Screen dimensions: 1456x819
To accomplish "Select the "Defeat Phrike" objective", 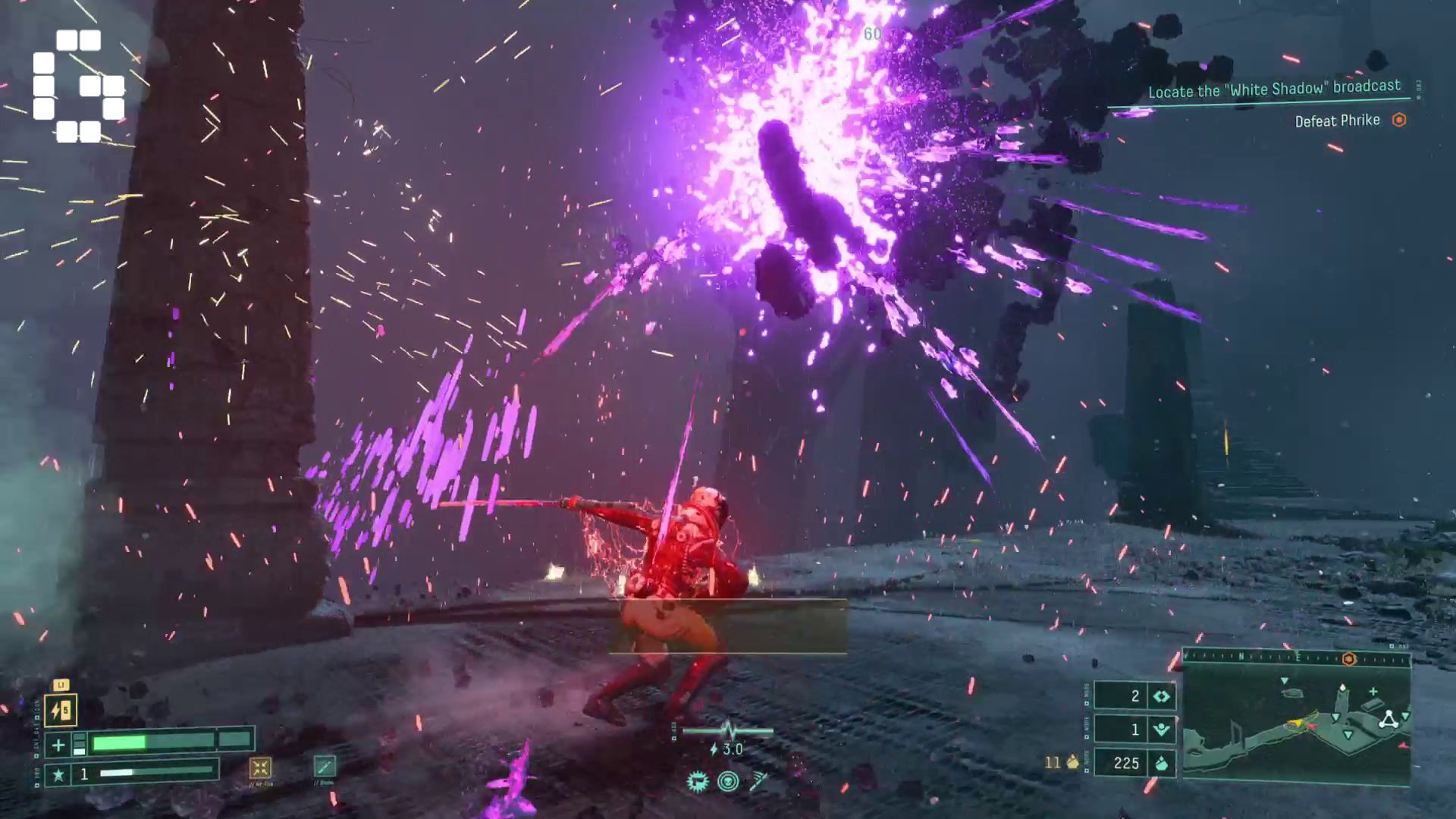I will 1337,121.
